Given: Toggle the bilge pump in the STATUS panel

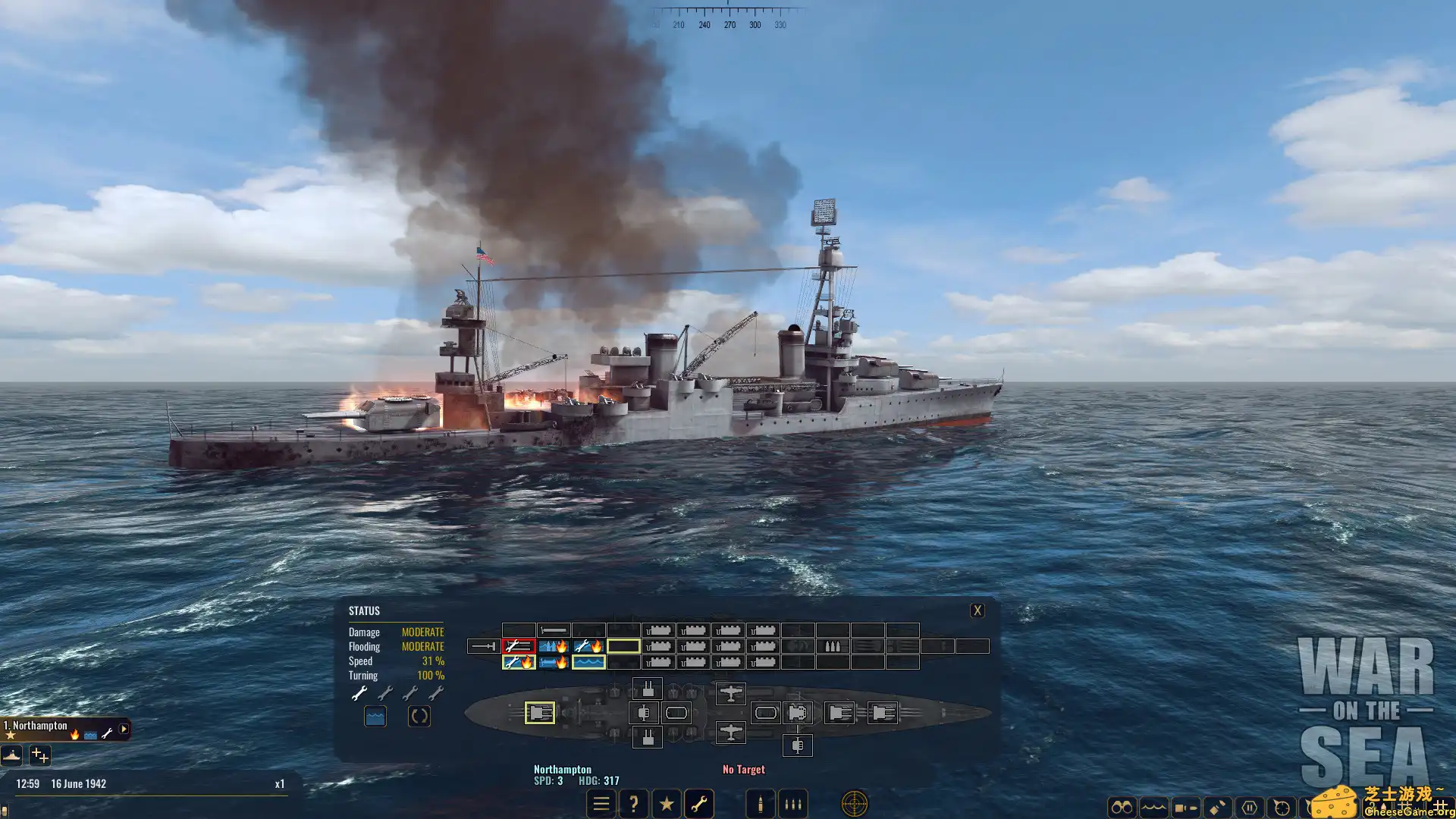Looking at the screenshot, I should click(x=374, y=714).
